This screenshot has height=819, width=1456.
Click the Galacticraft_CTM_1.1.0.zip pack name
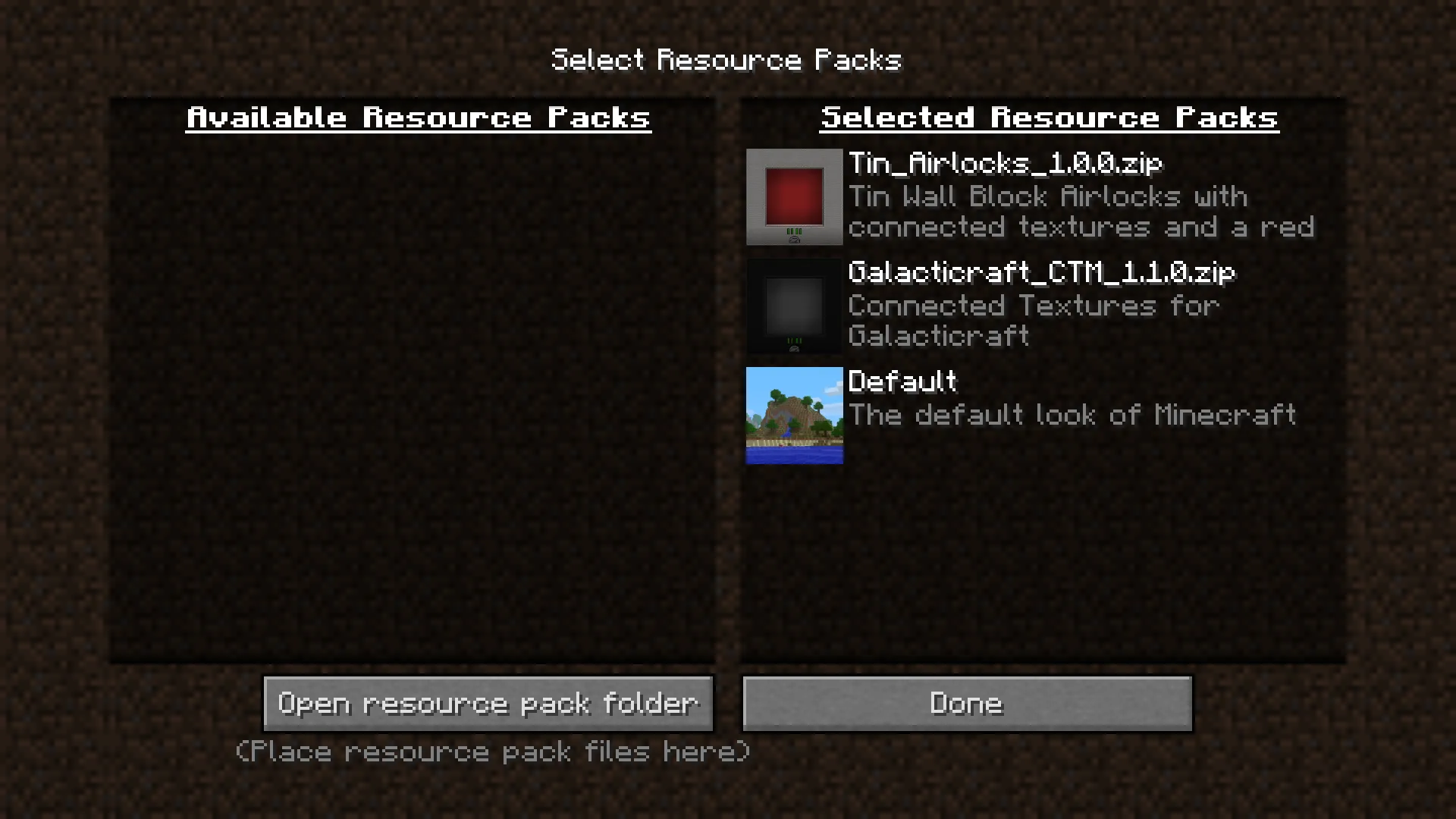[x=1042, y=273]
